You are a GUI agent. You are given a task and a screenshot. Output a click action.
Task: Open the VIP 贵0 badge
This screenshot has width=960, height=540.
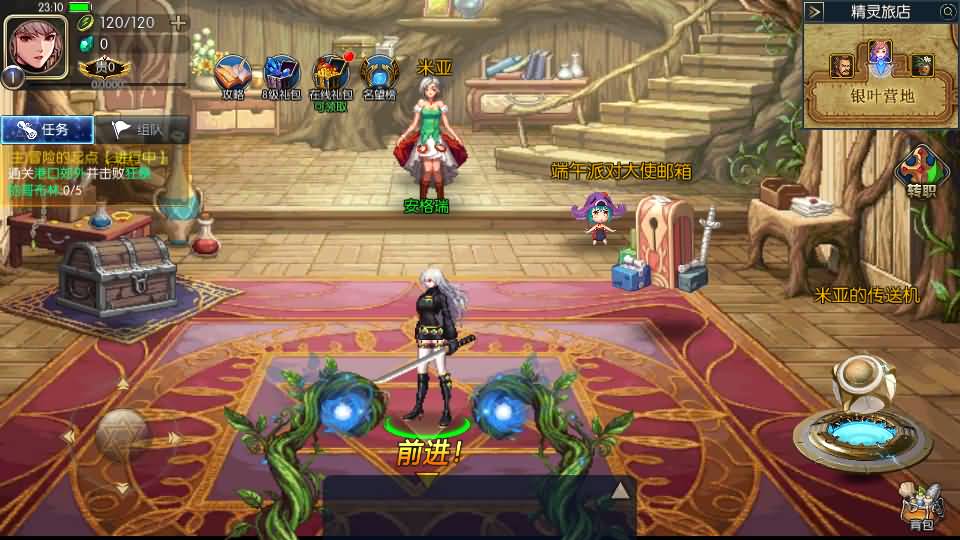(x=104, y=67)
